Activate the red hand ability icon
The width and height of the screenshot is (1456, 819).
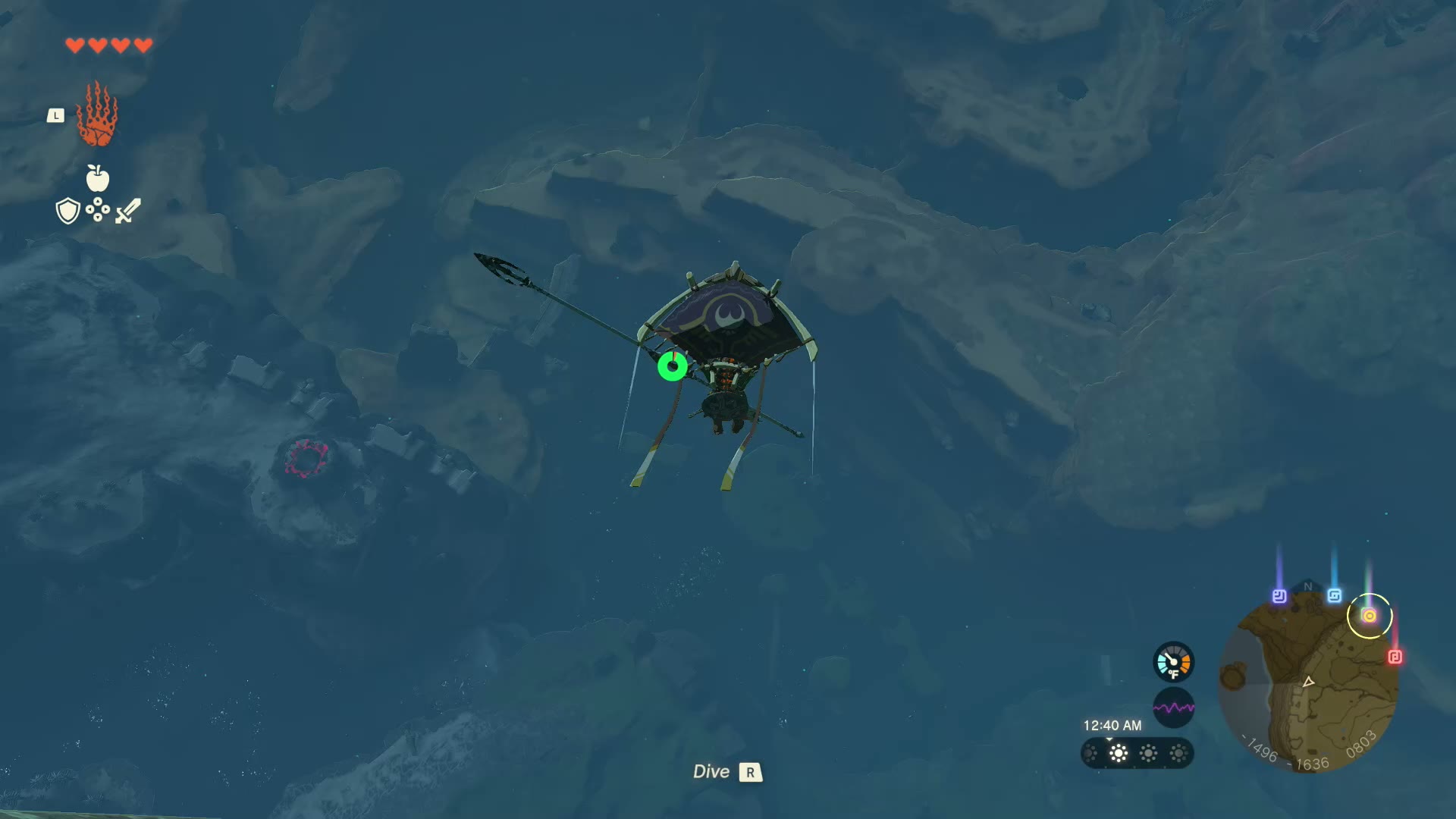[97, 115]
